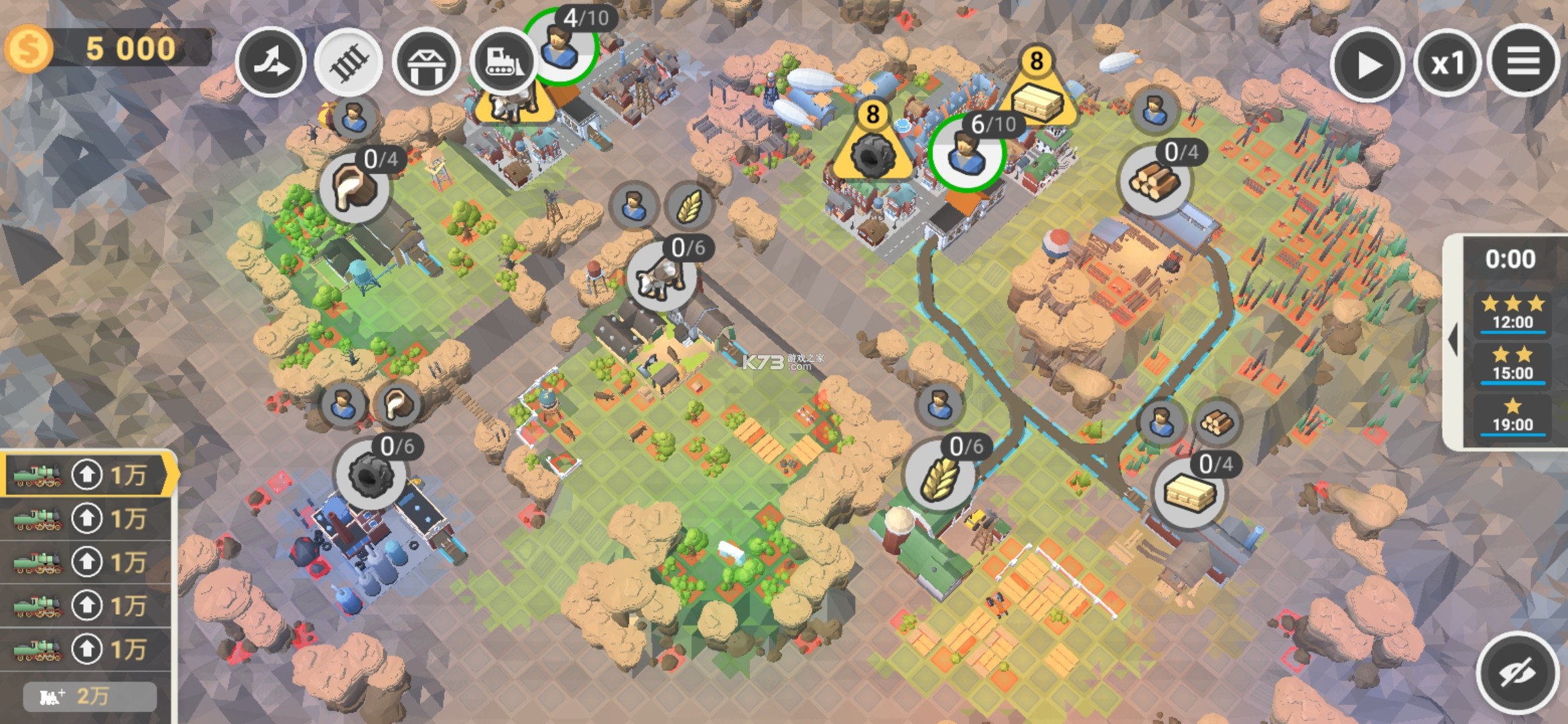This screenshot has height=724, width=1568.
Task: Open the hamburger menu
Action: click(x=1523, y=62)
